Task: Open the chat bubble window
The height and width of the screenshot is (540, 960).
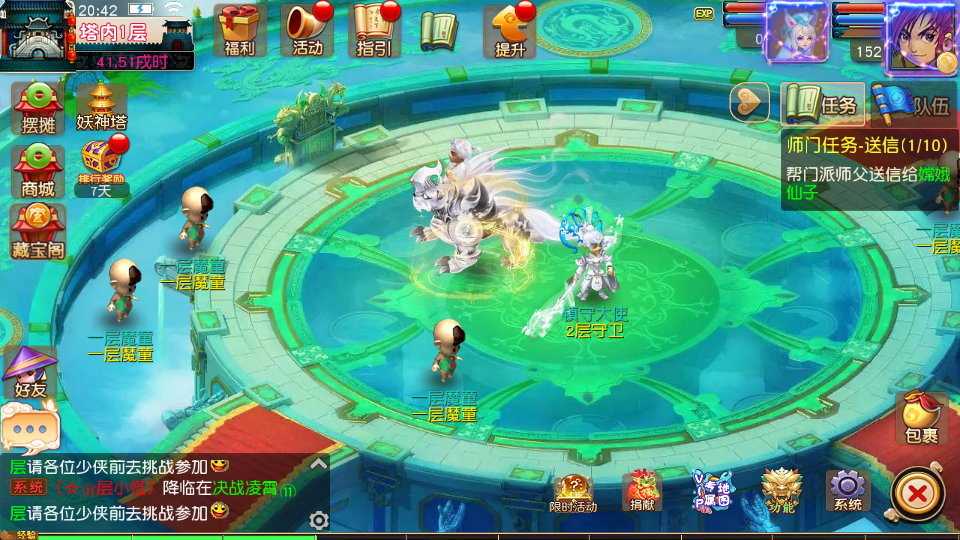Action: 30,430
